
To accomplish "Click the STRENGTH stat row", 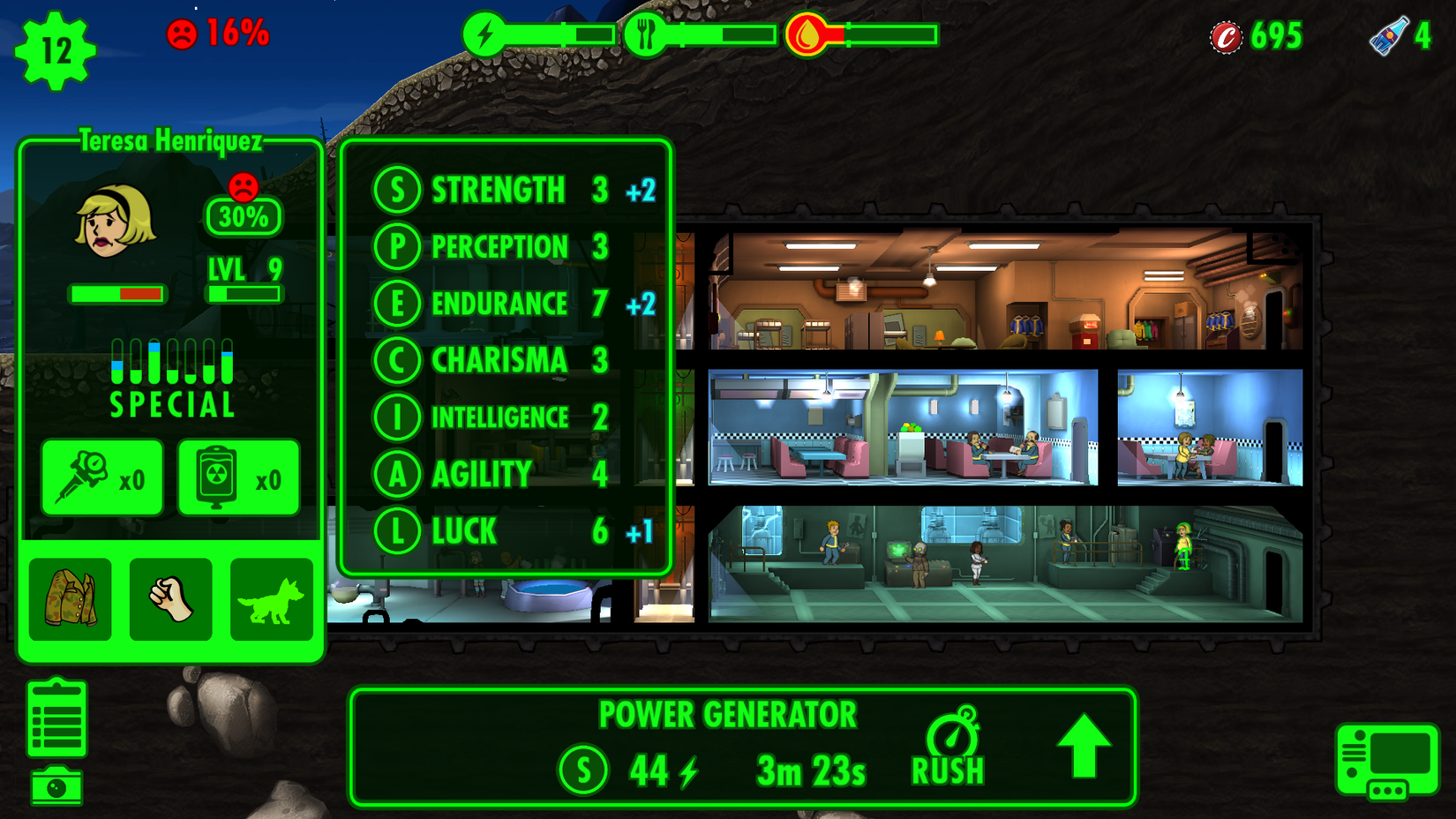I will (499, 189).
